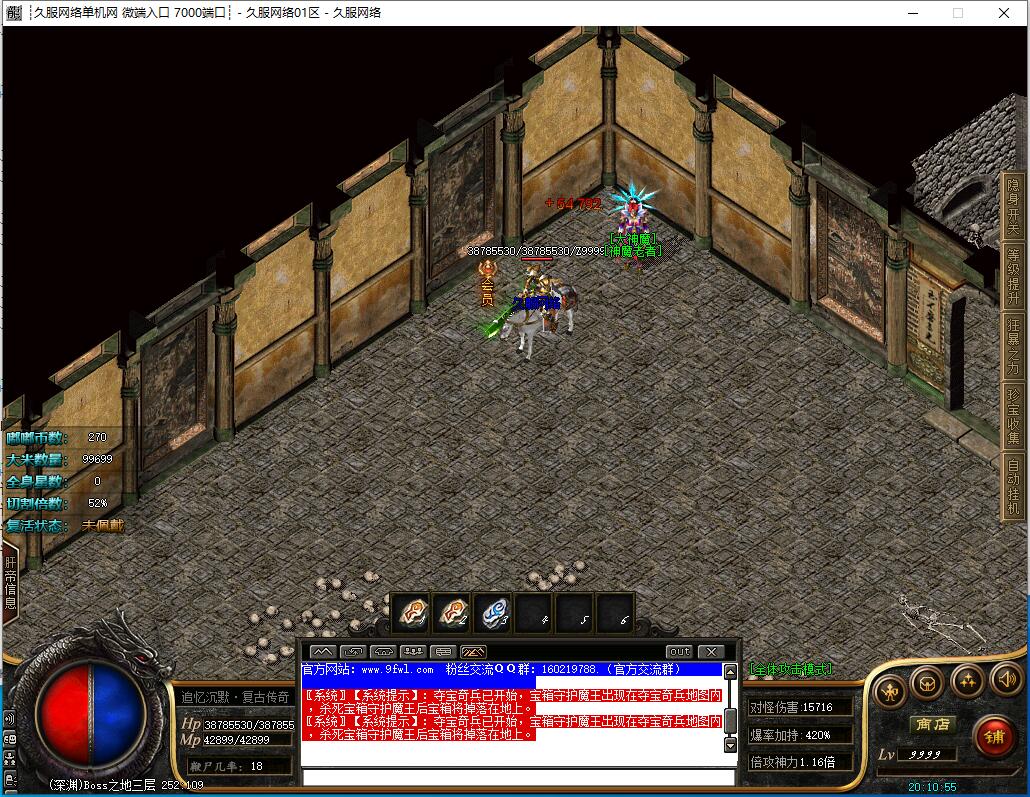Click the red 铺 stall button
This screenshot has width=1030, height=797.
993,737
